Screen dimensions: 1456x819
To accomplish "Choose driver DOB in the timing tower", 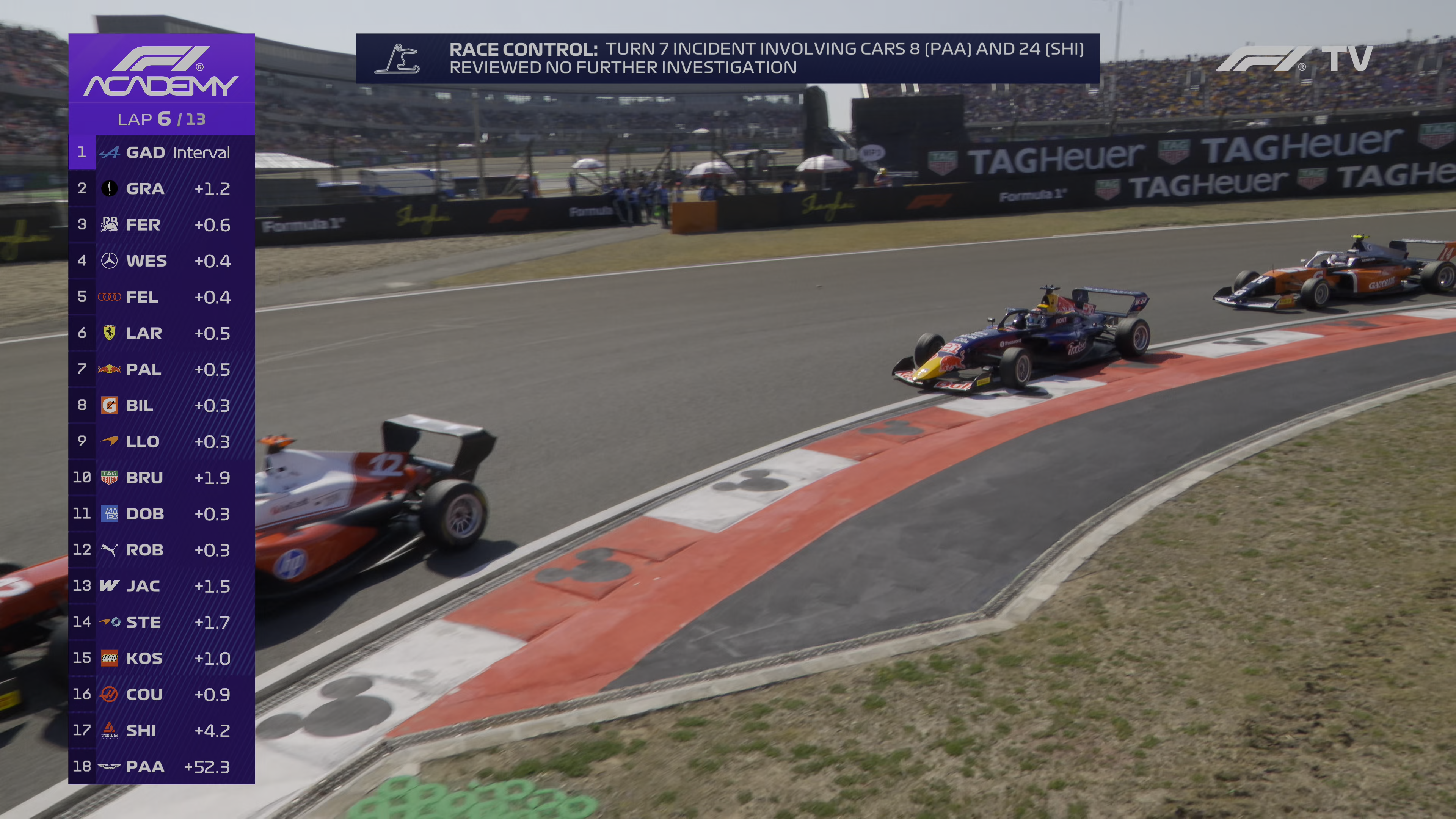I will click(162, 514).
